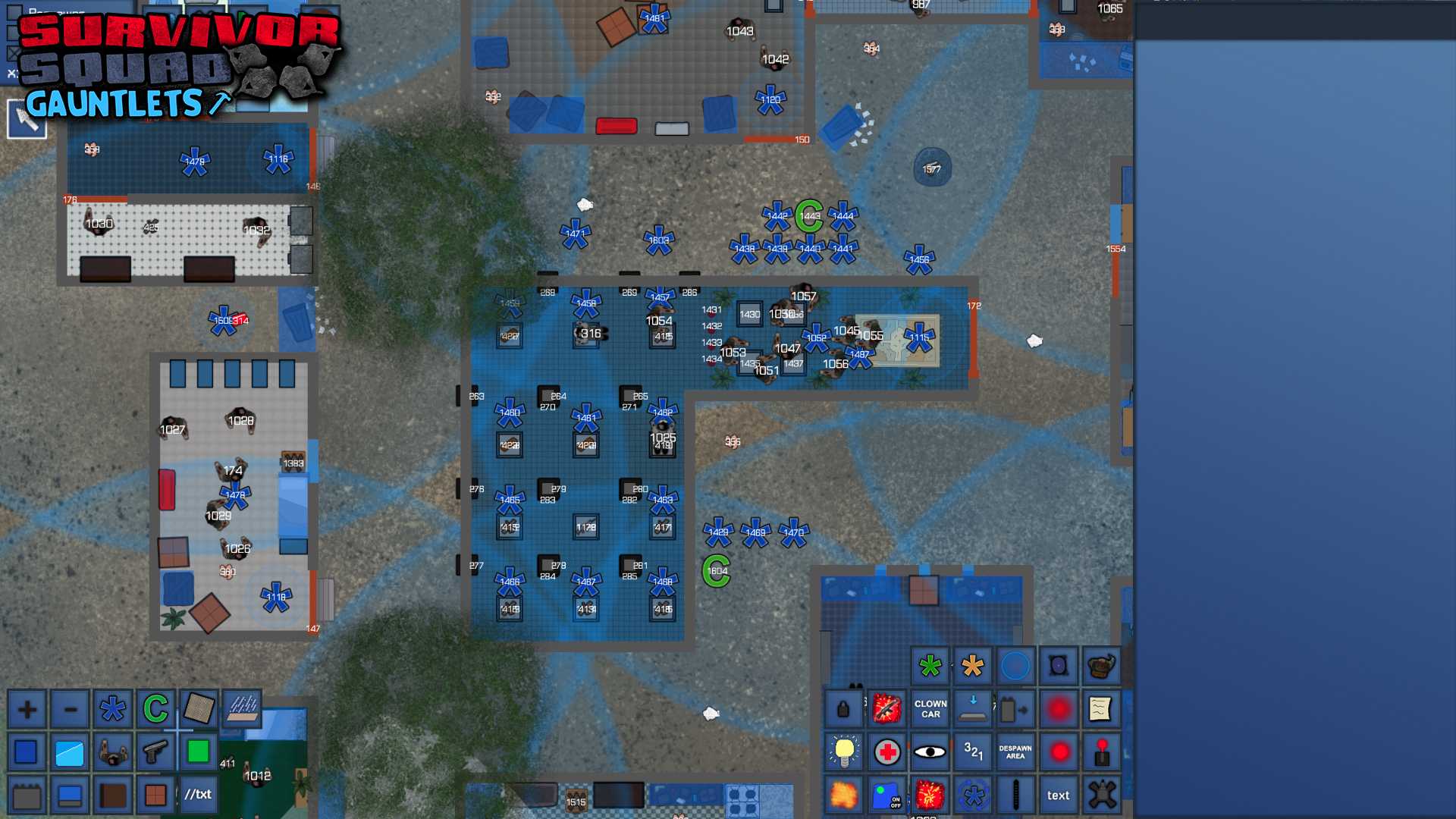Image resolution: width=1456 pixels, height=819 pixels.
Task: Select the blue asterisk survivor tool
Action: (112, 708)
